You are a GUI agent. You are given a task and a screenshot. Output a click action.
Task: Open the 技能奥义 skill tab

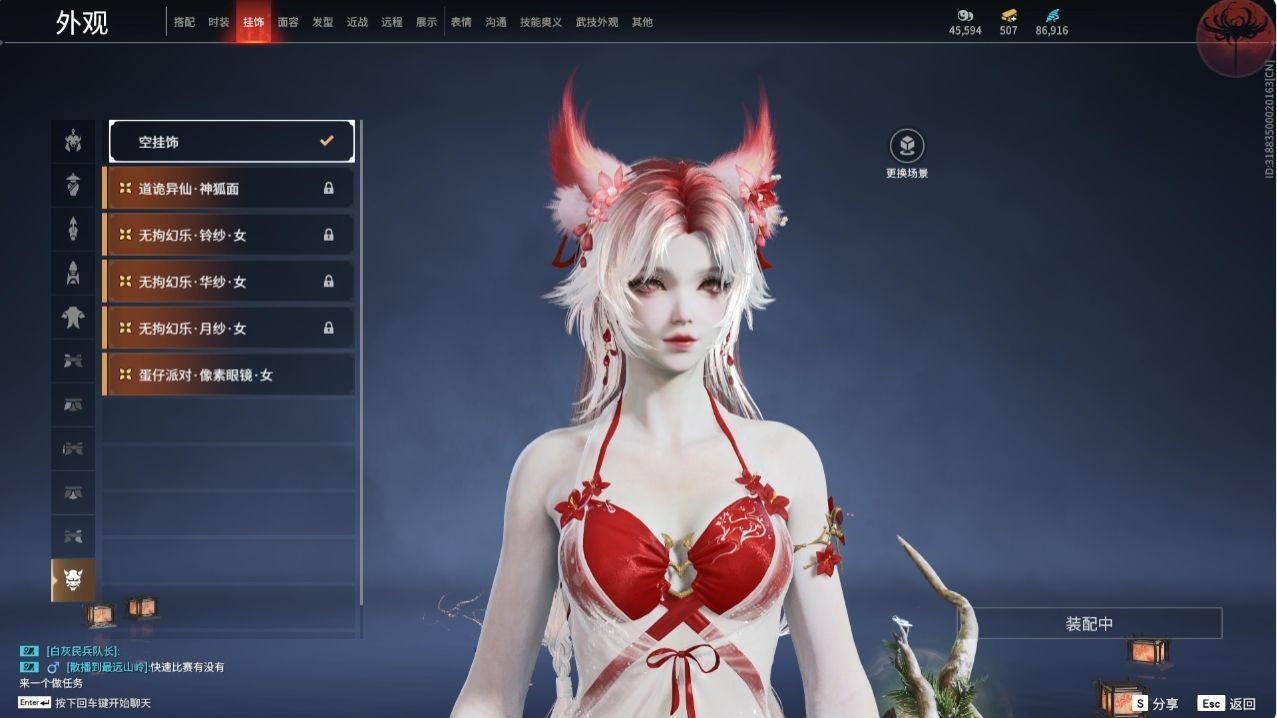click(541, 22)
